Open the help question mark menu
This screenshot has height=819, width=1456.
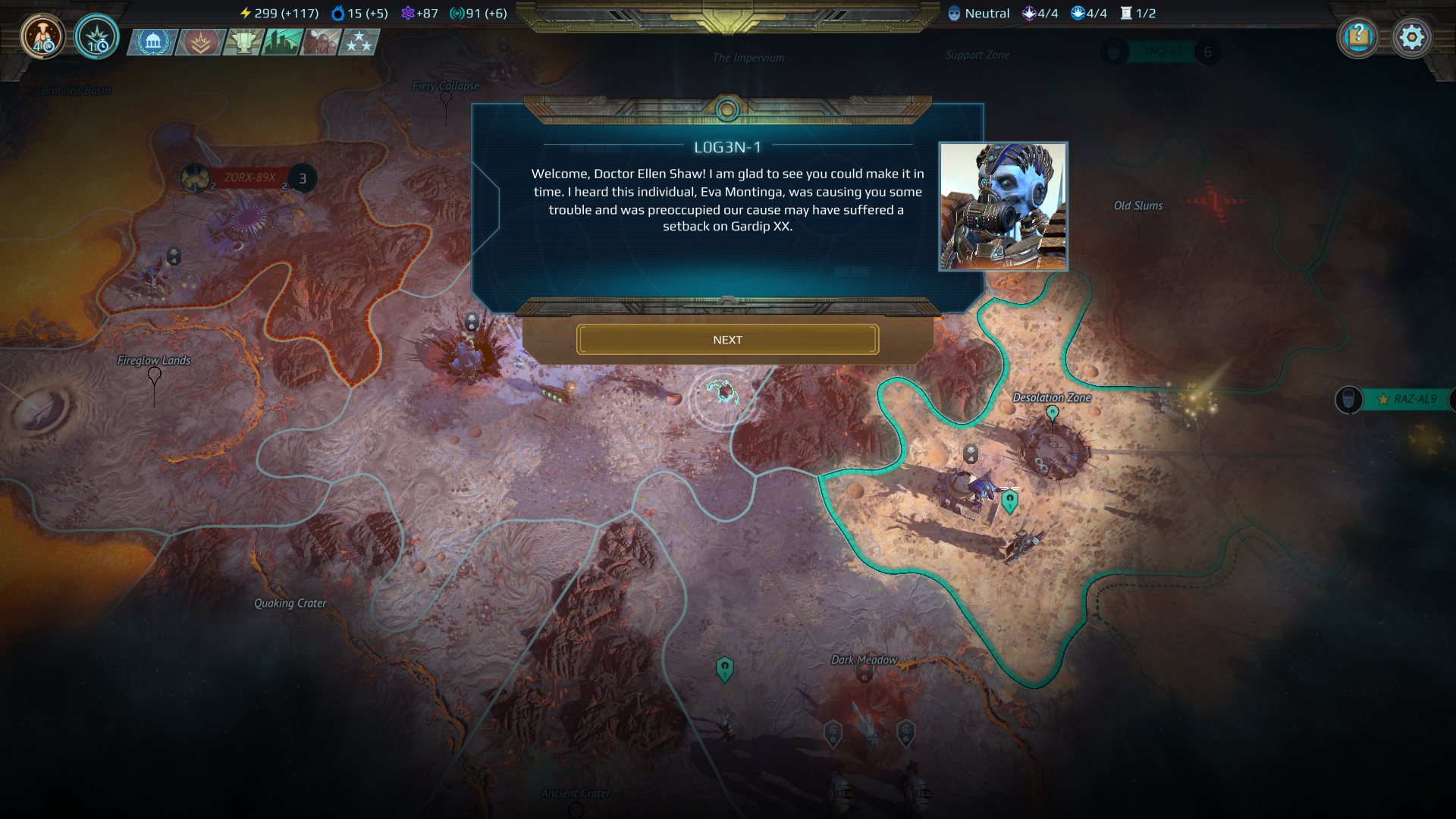[x=1359, y=36]
